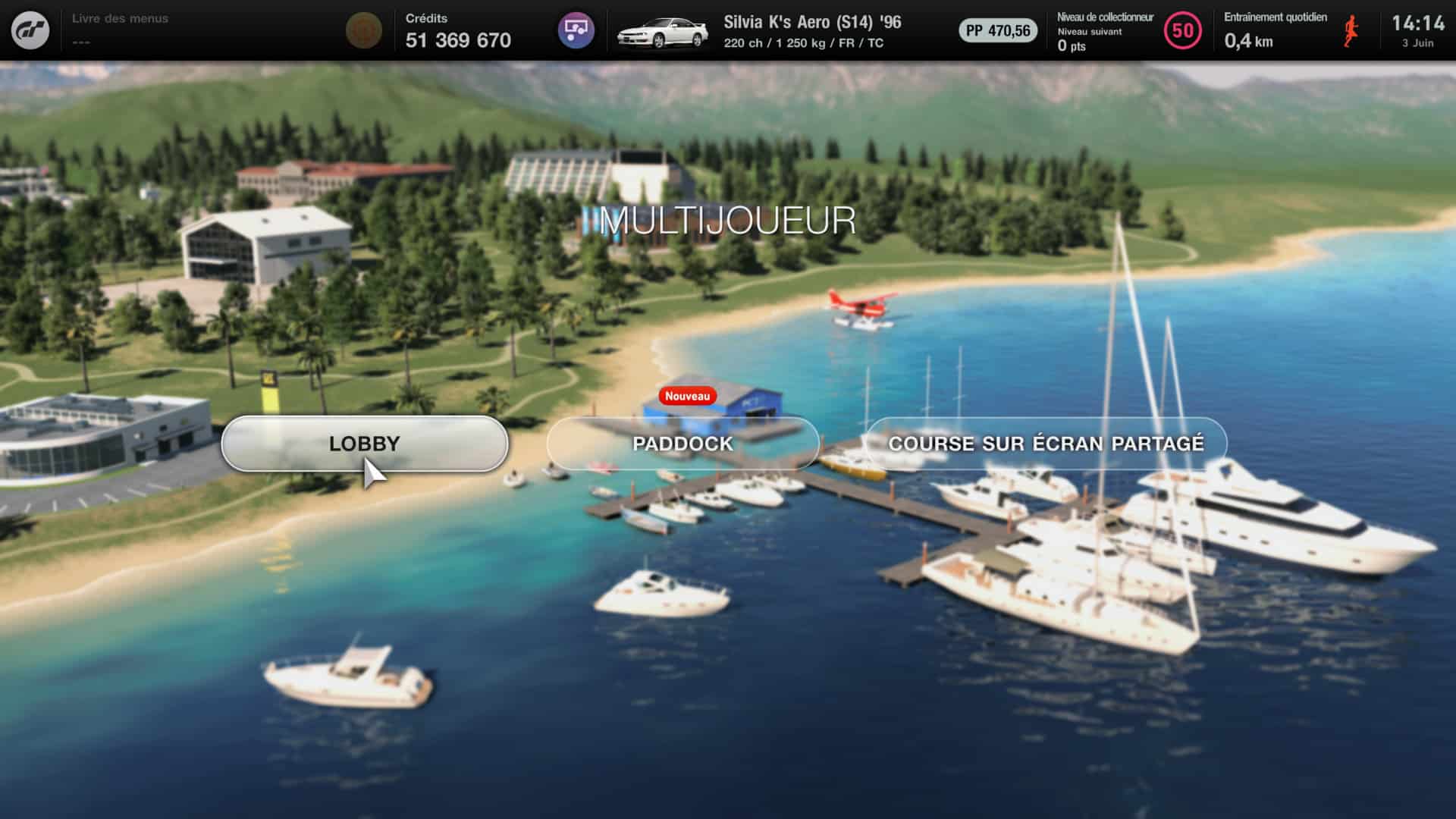
Task: Open the Livre des menus panel
Action: click(120, 29)
